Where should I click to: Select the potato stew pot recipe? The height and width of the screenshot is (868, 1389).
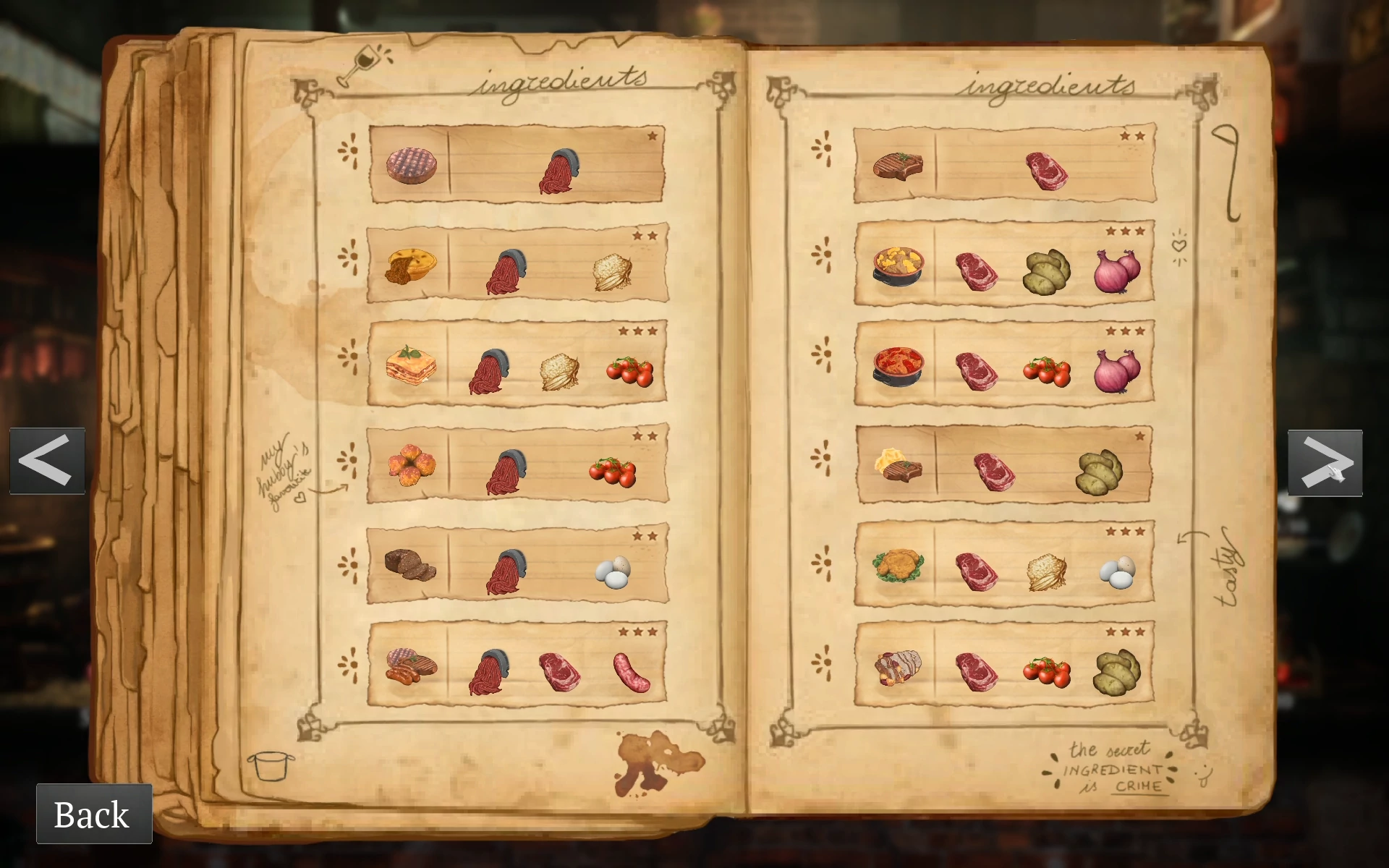(x=898, y=267)
